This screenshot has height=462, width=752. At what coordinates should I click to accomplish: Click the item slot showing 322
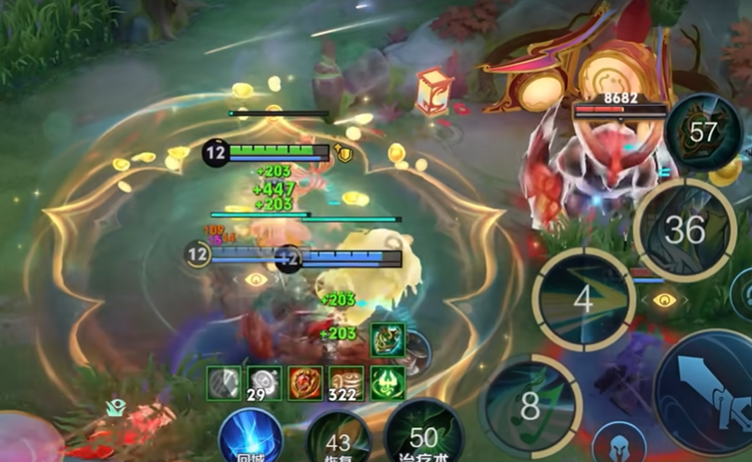point(346,382)
